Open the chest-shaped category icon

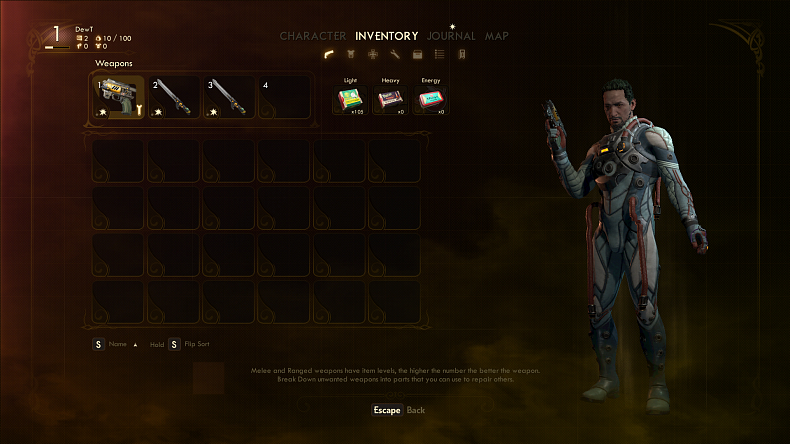[417, 54]
